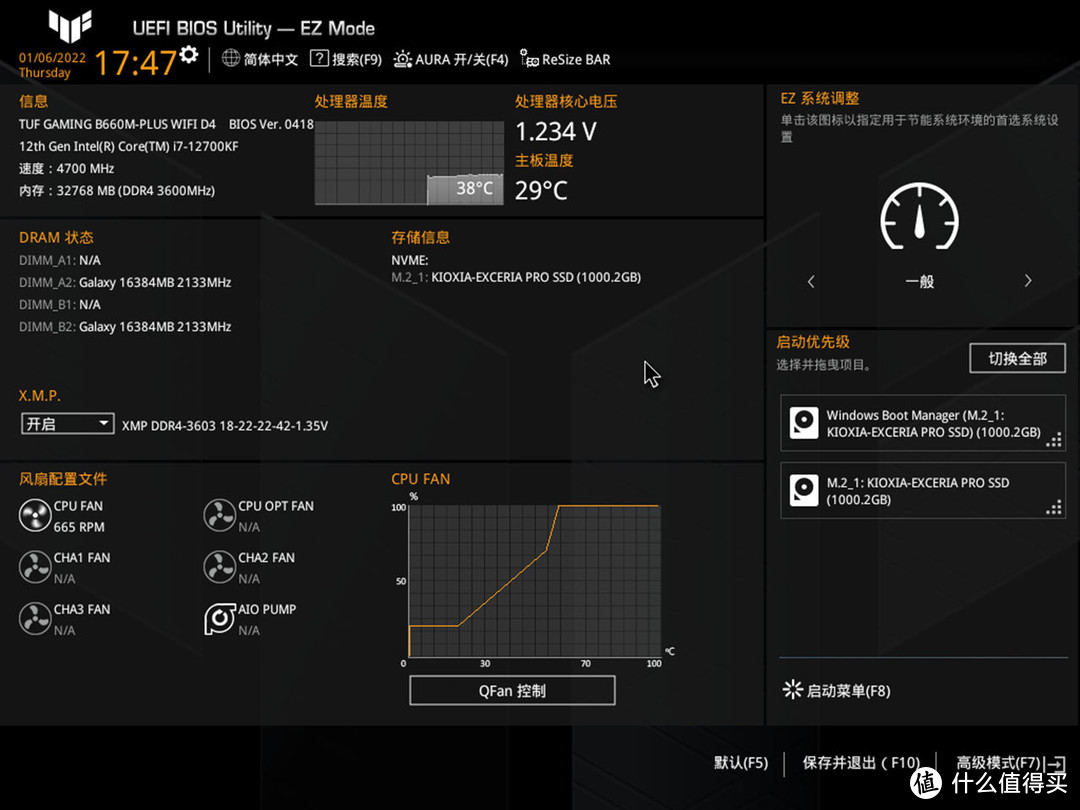Switch EZ system tuning to the next mode
The width and height of the screenshot is (1080, 810).
tap(1027, 282)
